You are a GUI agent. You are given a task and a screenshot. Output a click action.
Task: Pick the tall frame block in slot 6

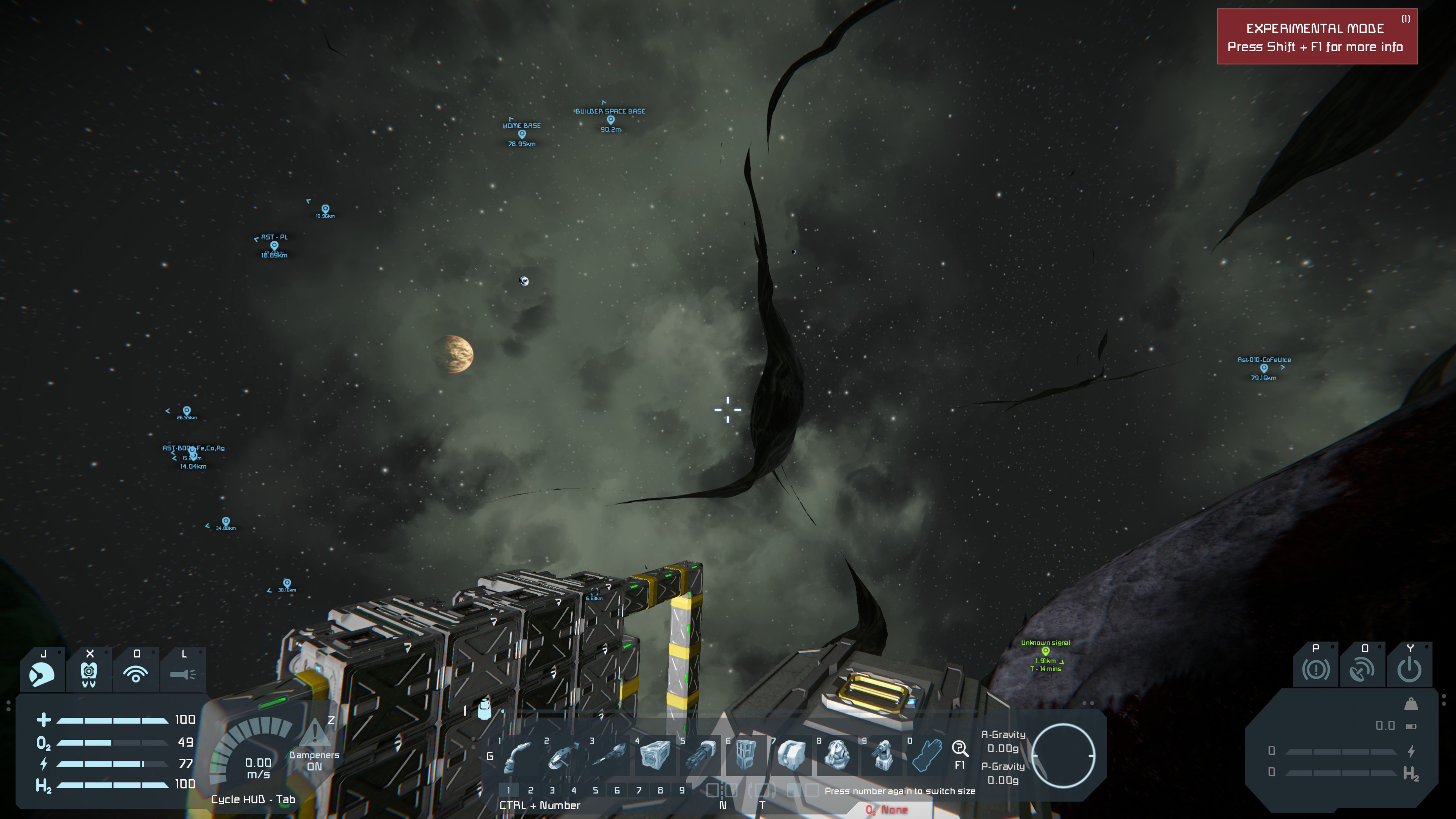[745, 756]
